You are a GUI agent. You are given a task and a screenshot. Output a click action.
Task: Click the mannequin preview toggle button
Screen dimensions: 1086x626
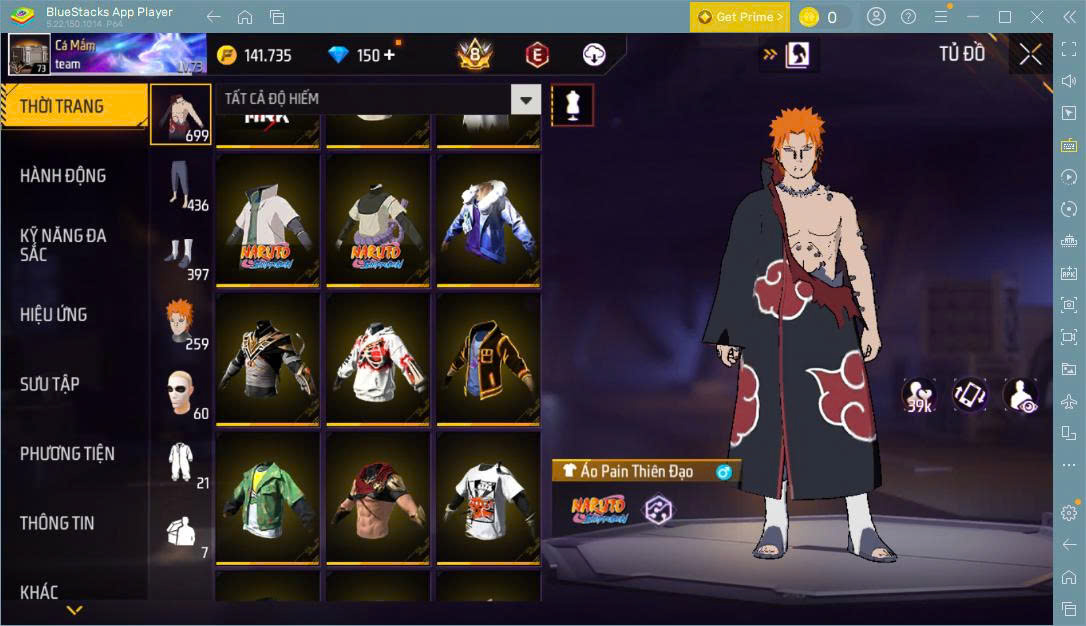pos(572,104)
